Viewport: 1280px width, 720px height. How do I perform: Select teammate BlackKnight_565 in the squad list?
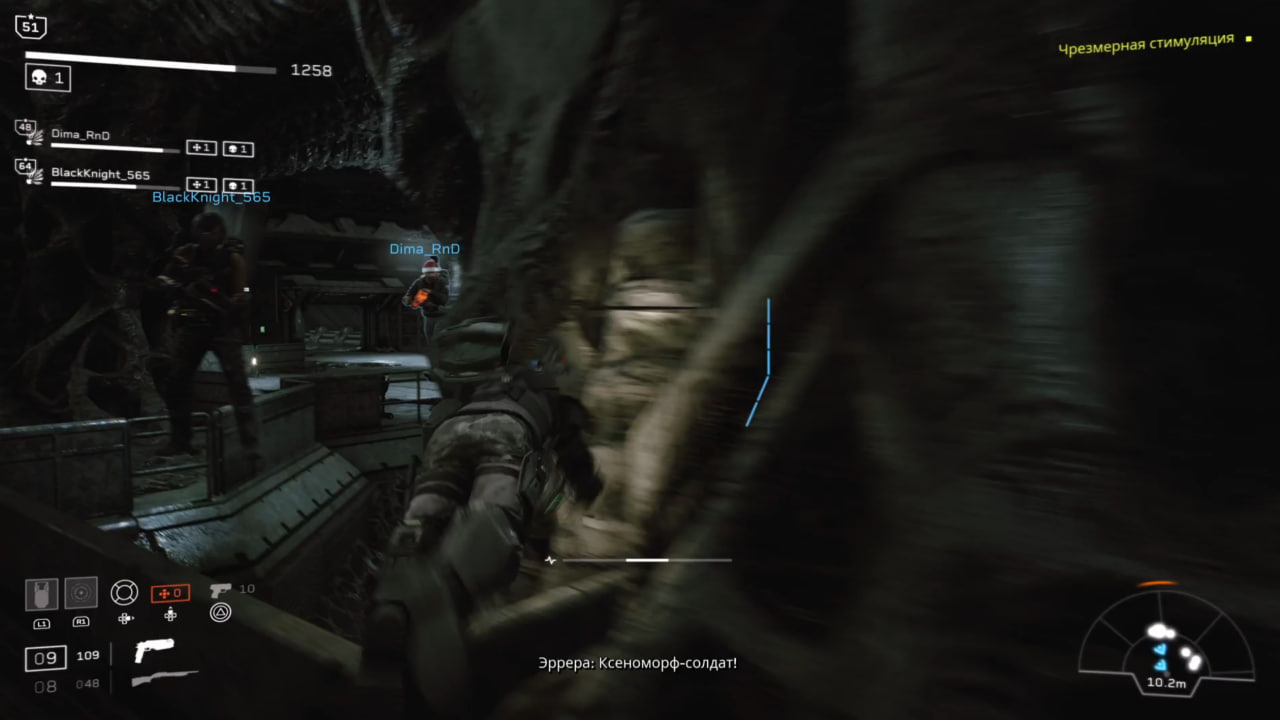click(100, 174)
